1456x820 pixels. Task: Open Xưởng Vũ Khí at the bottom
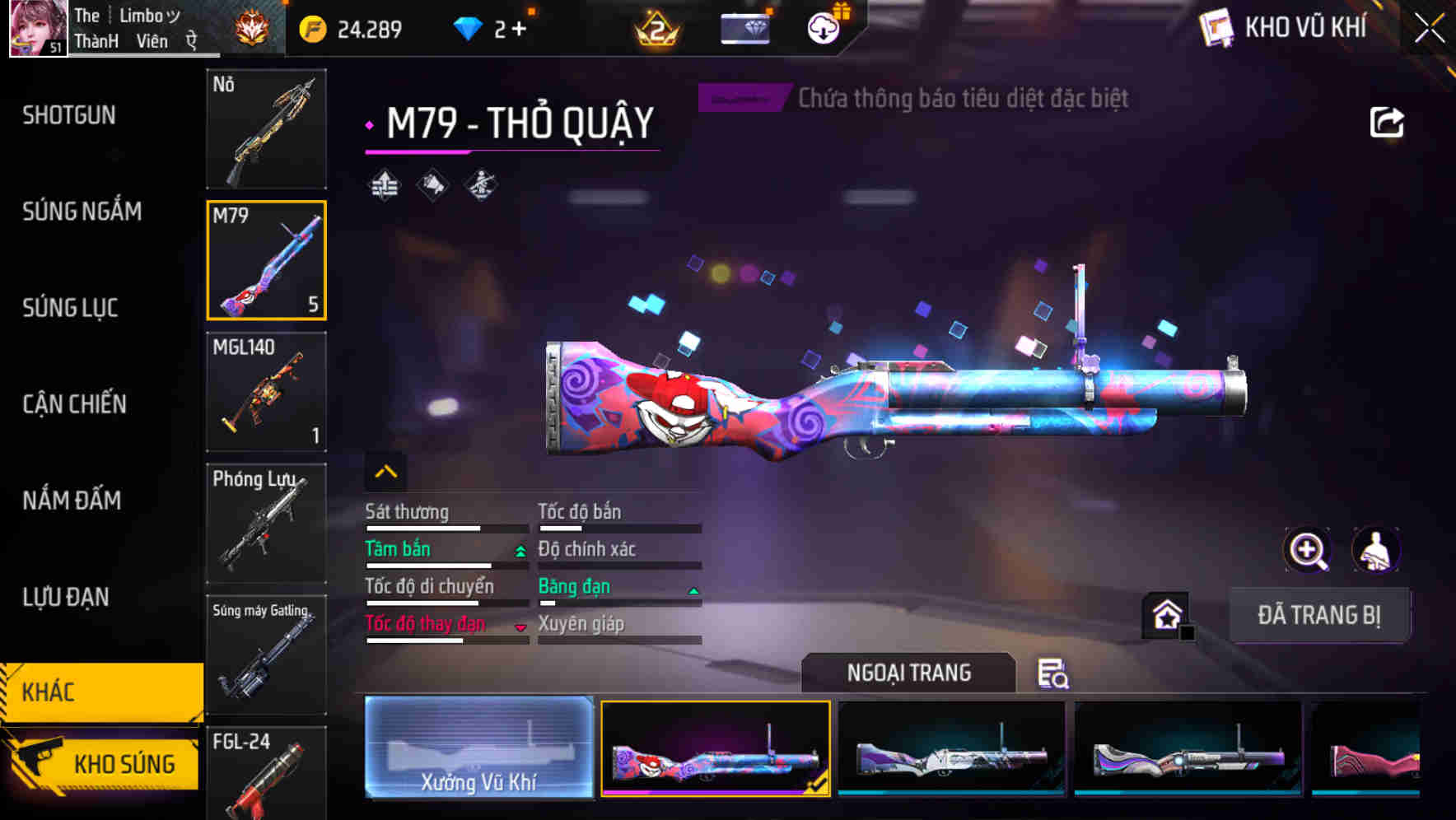tap(478, 747)
